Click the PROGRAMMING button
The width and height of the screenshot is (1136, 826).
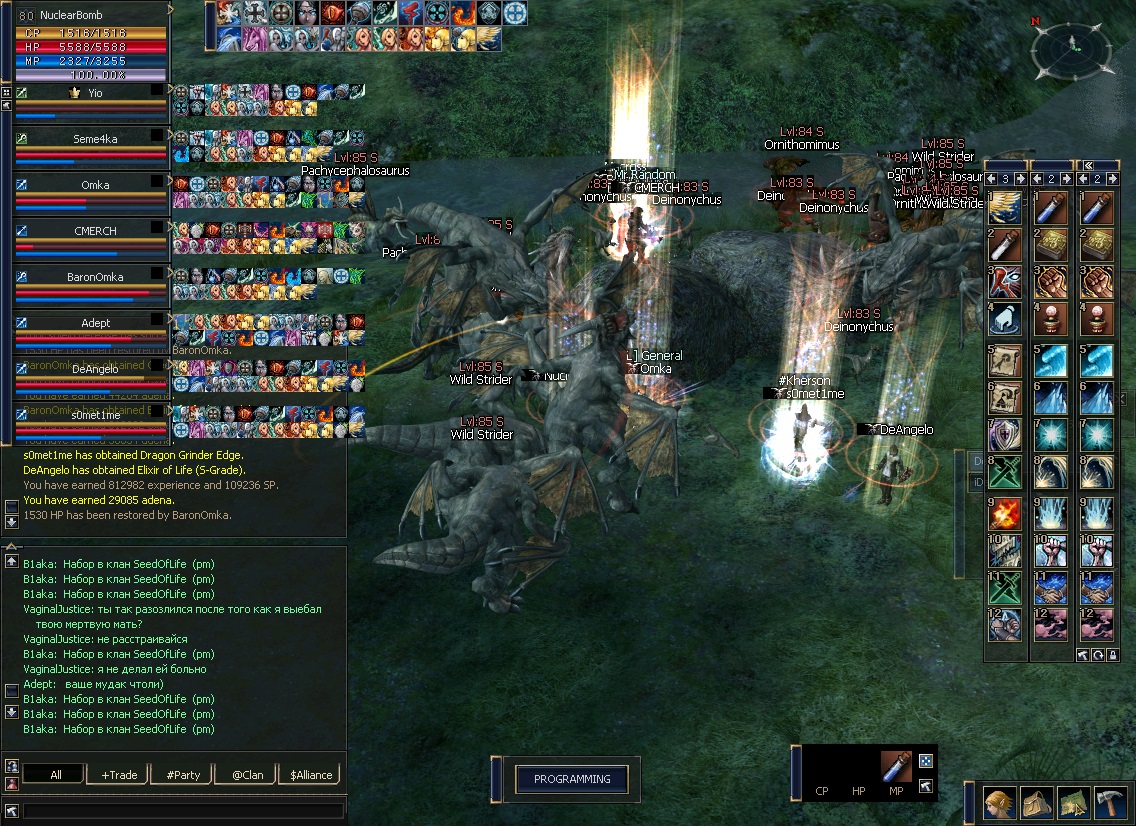click(572, 780)
